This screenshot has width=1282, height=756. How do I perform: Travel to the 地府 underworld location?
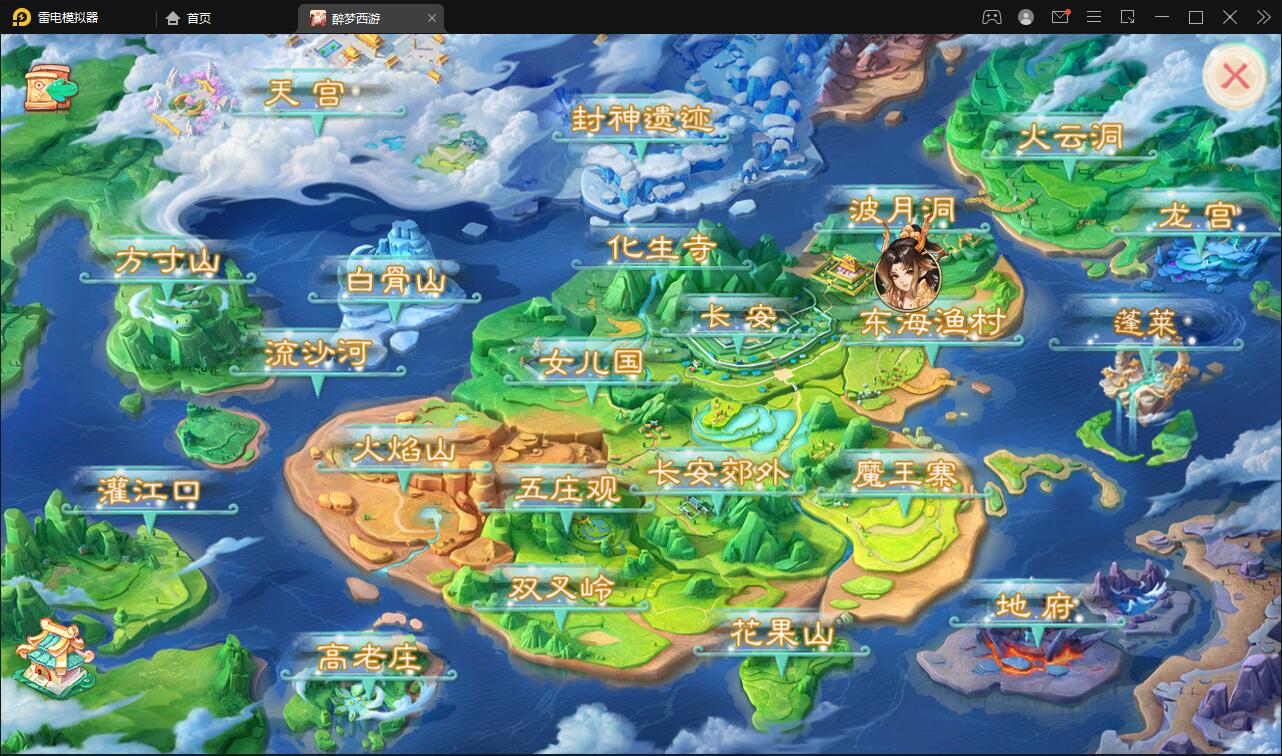[x=1034, y=606]
